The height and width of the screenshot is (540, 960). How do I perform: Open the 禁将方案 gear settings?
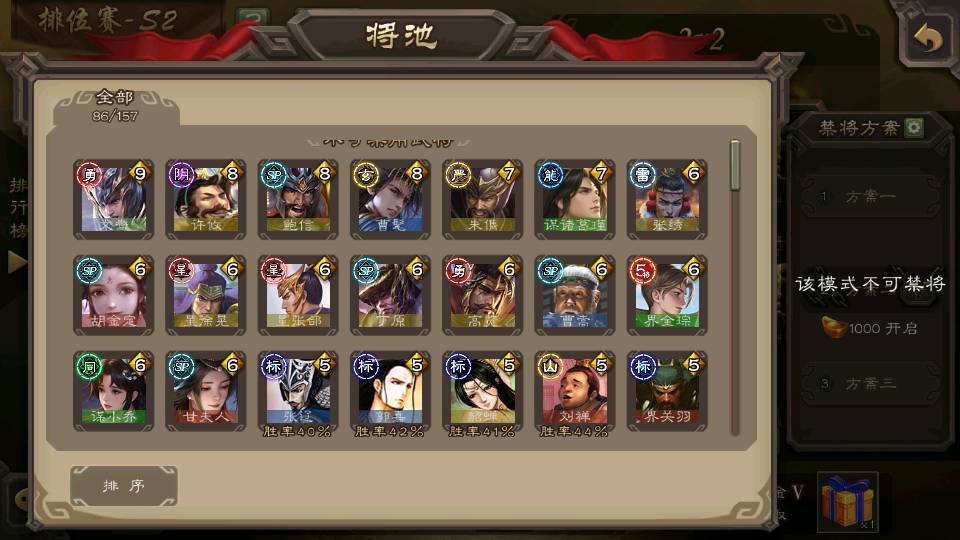coord(914,128)
